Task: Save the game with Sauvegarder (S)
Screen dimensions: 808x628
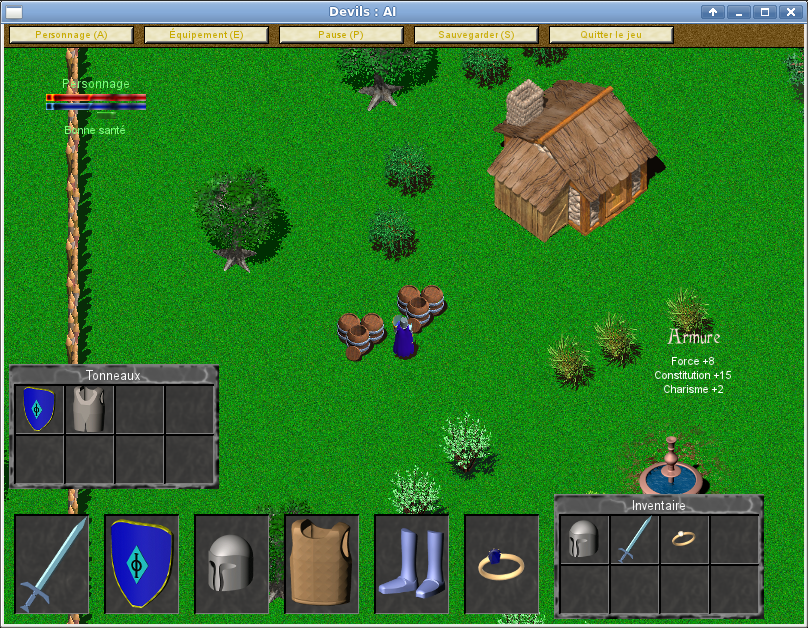Action: click(x=476, y=35)
